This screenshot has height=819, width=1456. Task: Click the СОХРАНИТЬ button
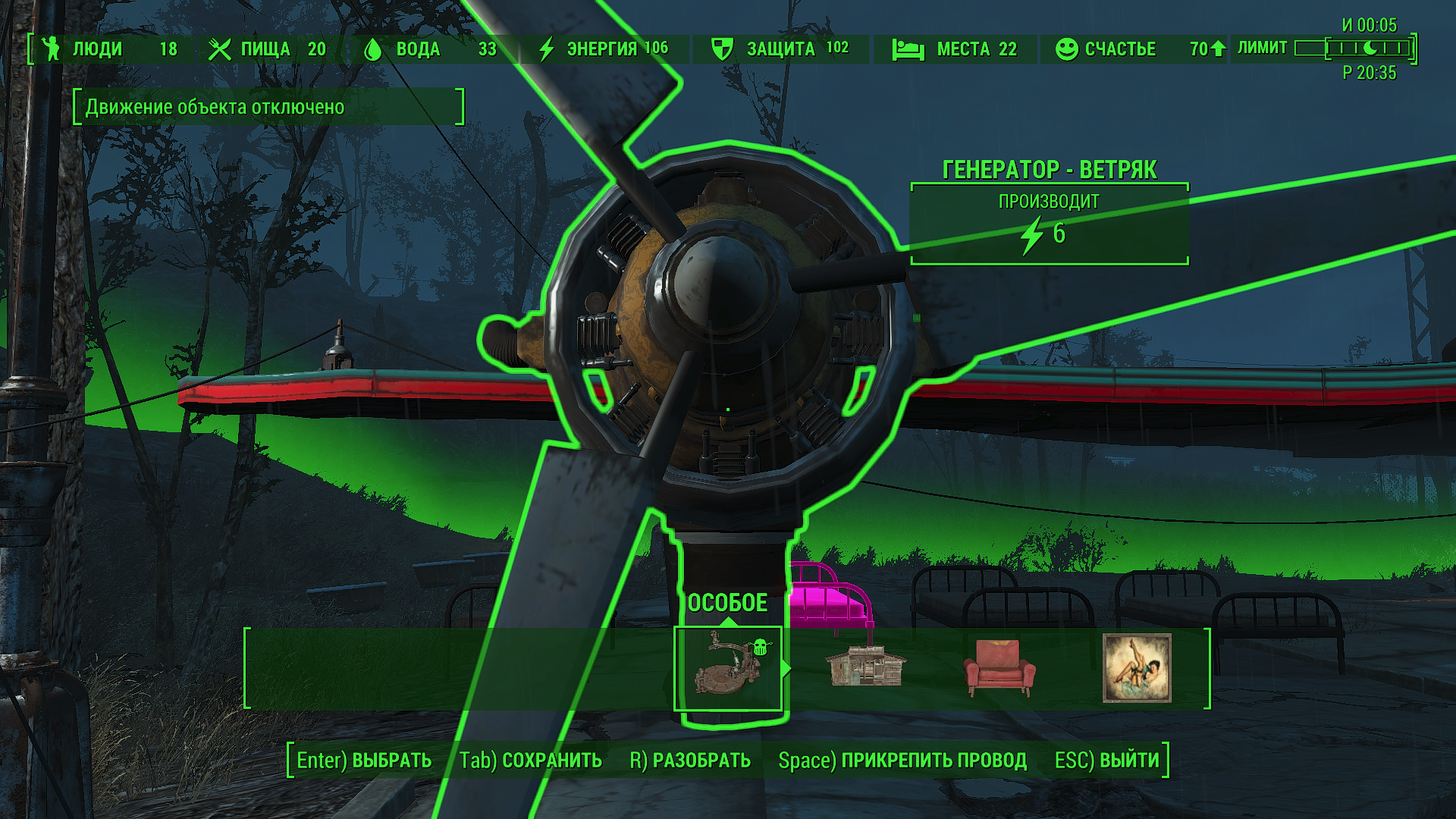click(530, 760)
